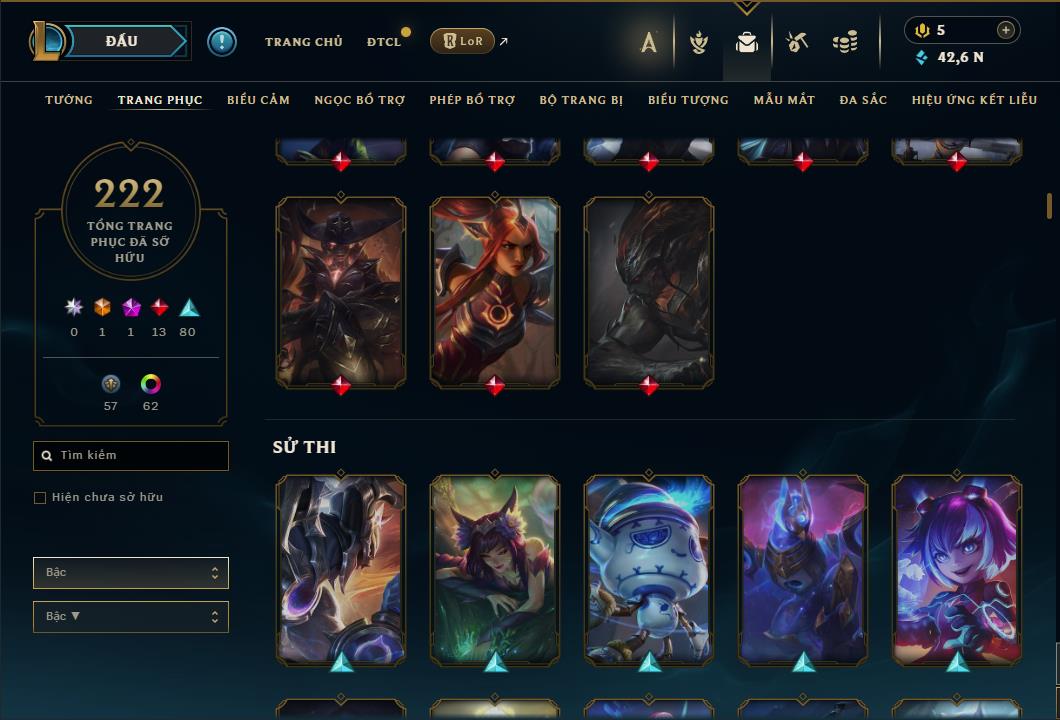1060x720 pixels.
Task: Select the blue-and-white porcelain skin card
Action: pos(649,568)
